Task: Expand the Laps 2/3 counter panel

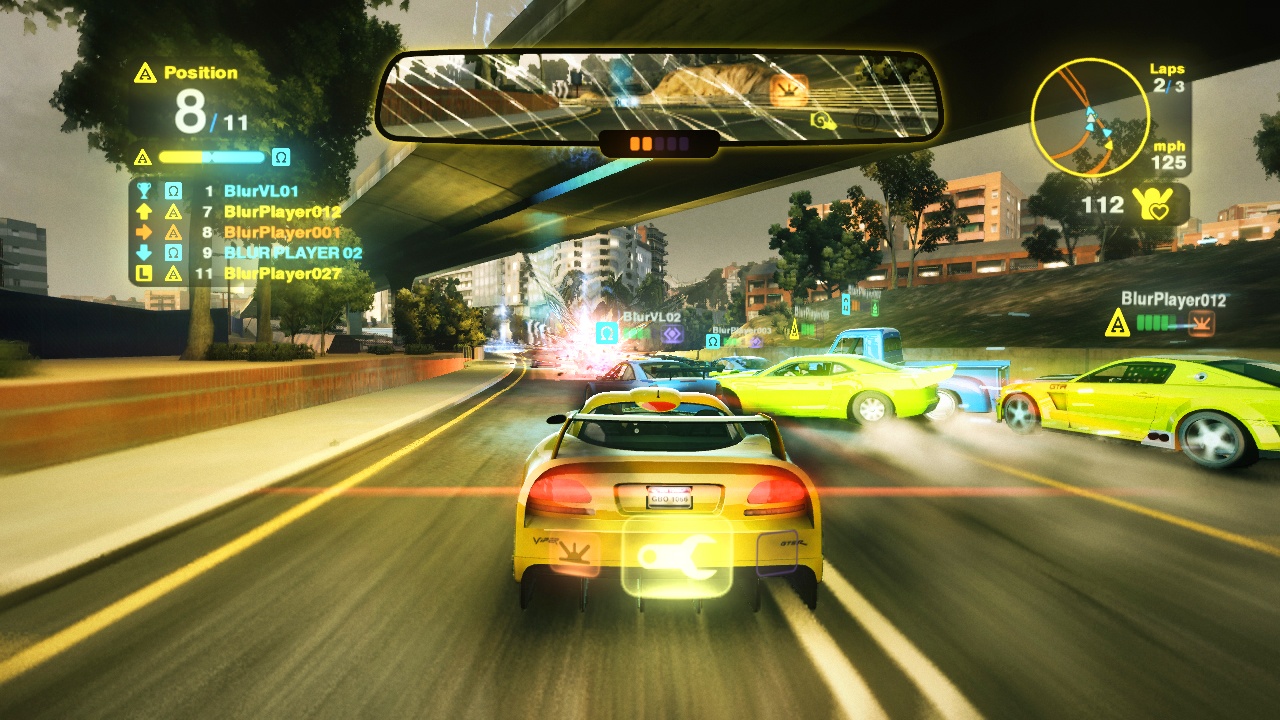Action: click(1167, 78)
